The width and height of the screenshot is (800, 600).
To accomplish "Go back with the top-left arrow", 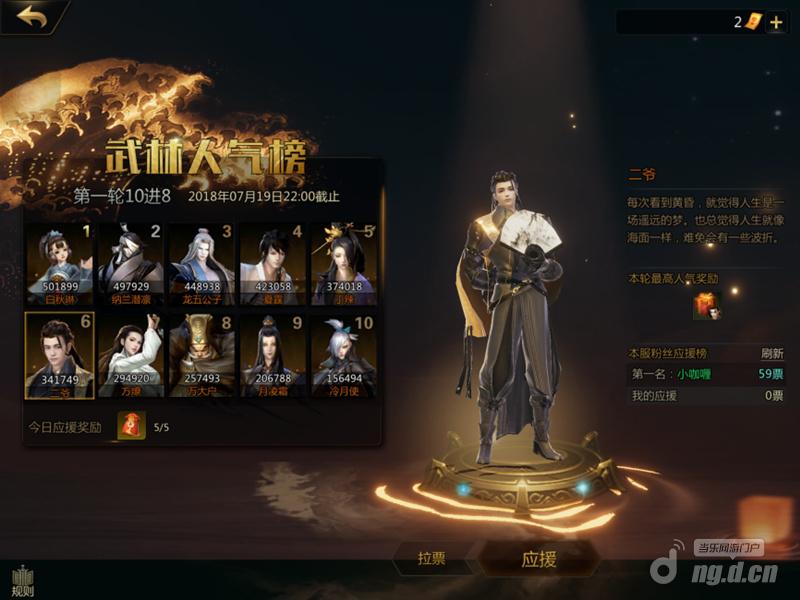I will pyautogui.click(x=32, y=16).
